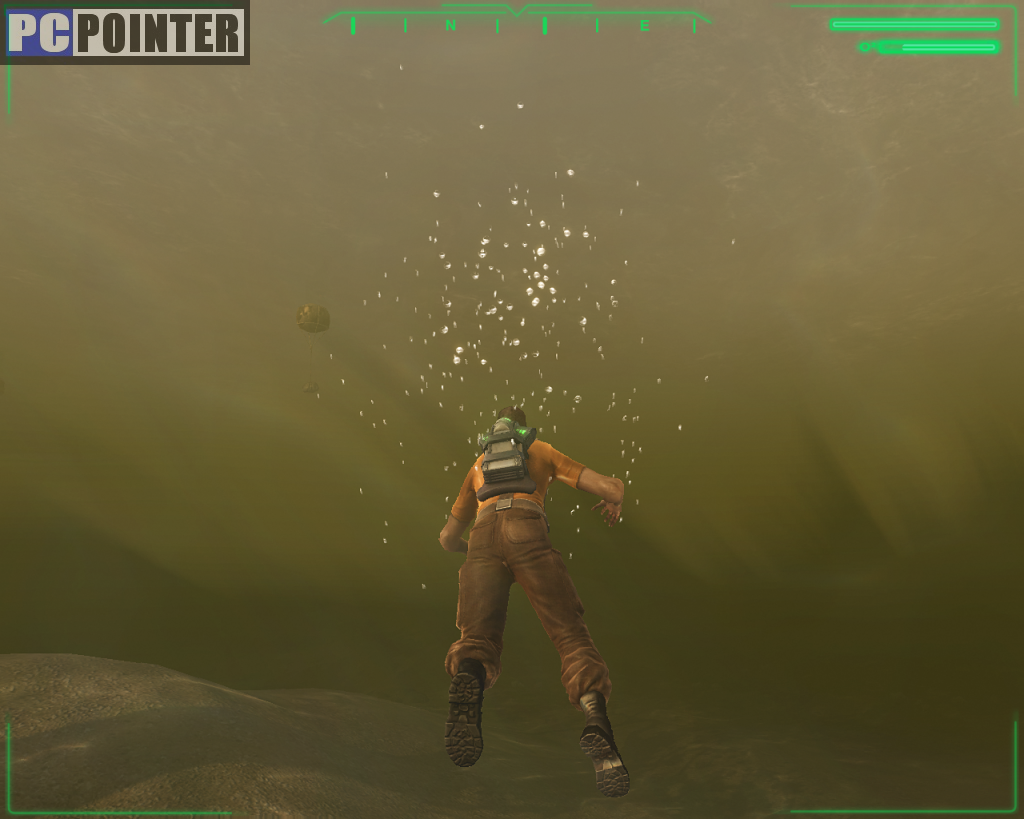This screenshot has width=1024, height=819.
Task: Click the compass heading strip
Action: (x=518, y=23)
